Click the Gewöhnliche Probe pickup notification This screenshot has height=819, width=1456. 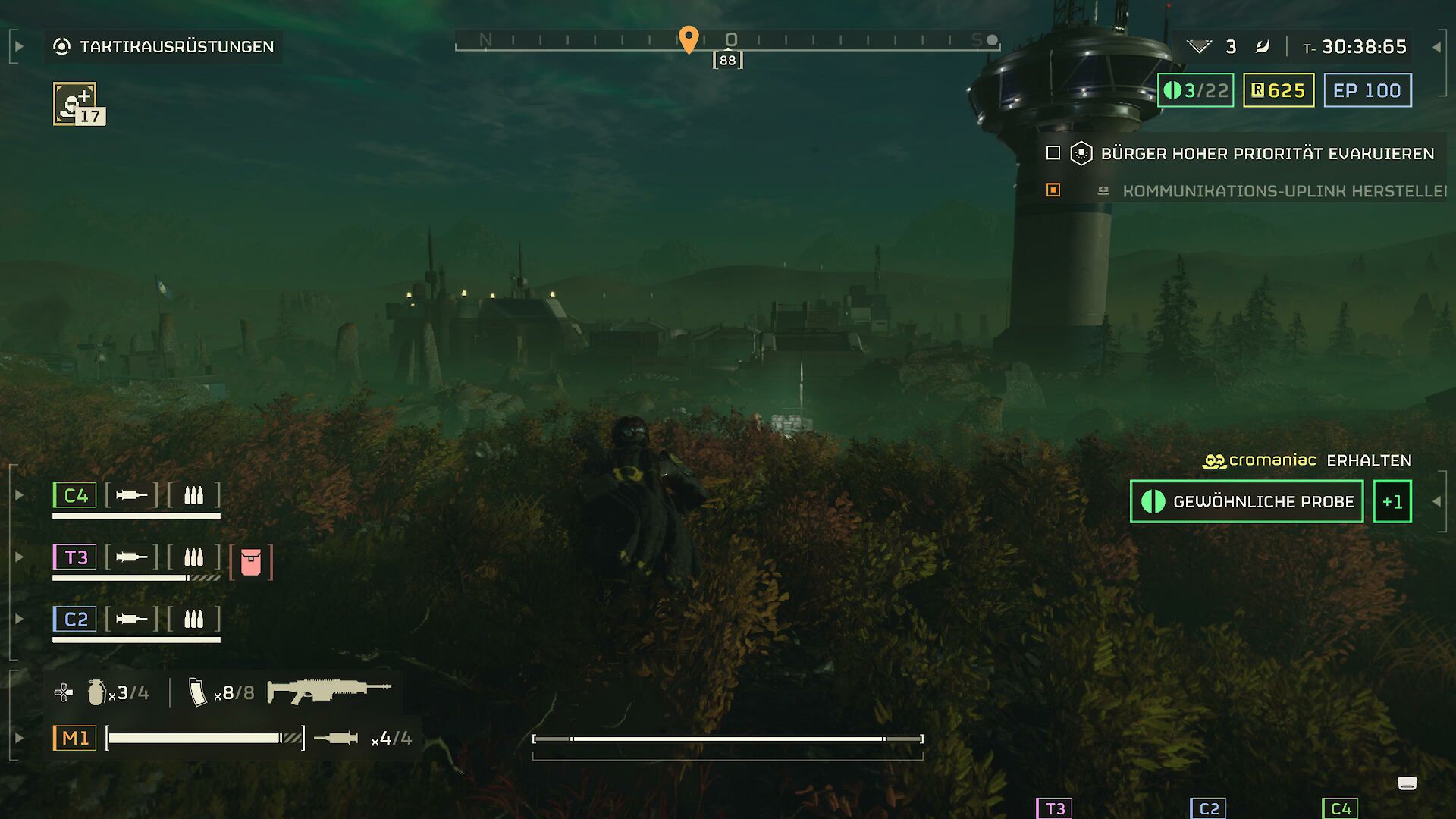pos(1247,501)
